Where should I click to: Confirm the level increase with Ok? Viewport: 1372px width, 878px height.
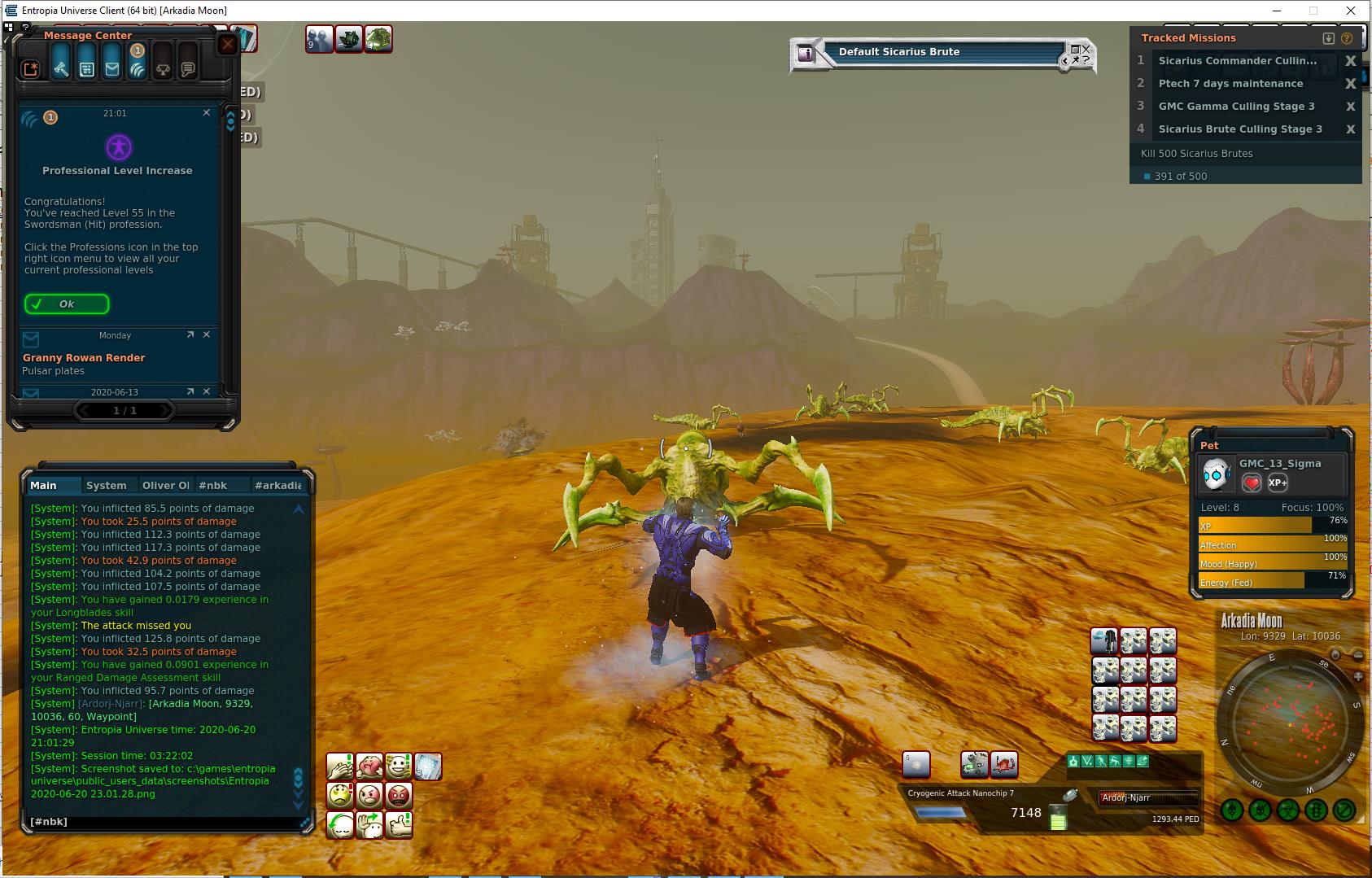67,304
